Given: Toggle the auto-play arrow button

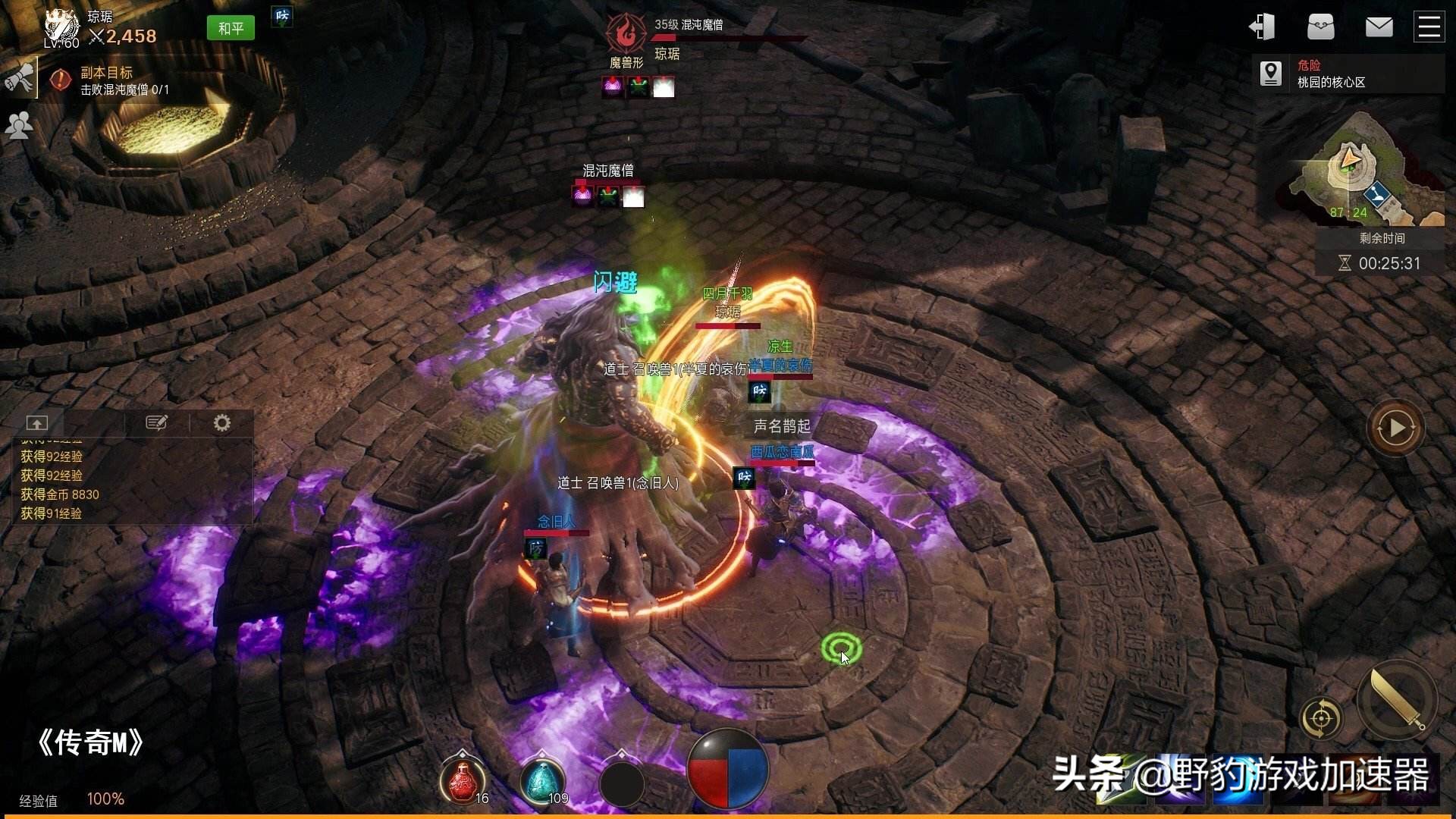Looking at the screenshot, I should pyautogui.click(x=1395, y=428).
